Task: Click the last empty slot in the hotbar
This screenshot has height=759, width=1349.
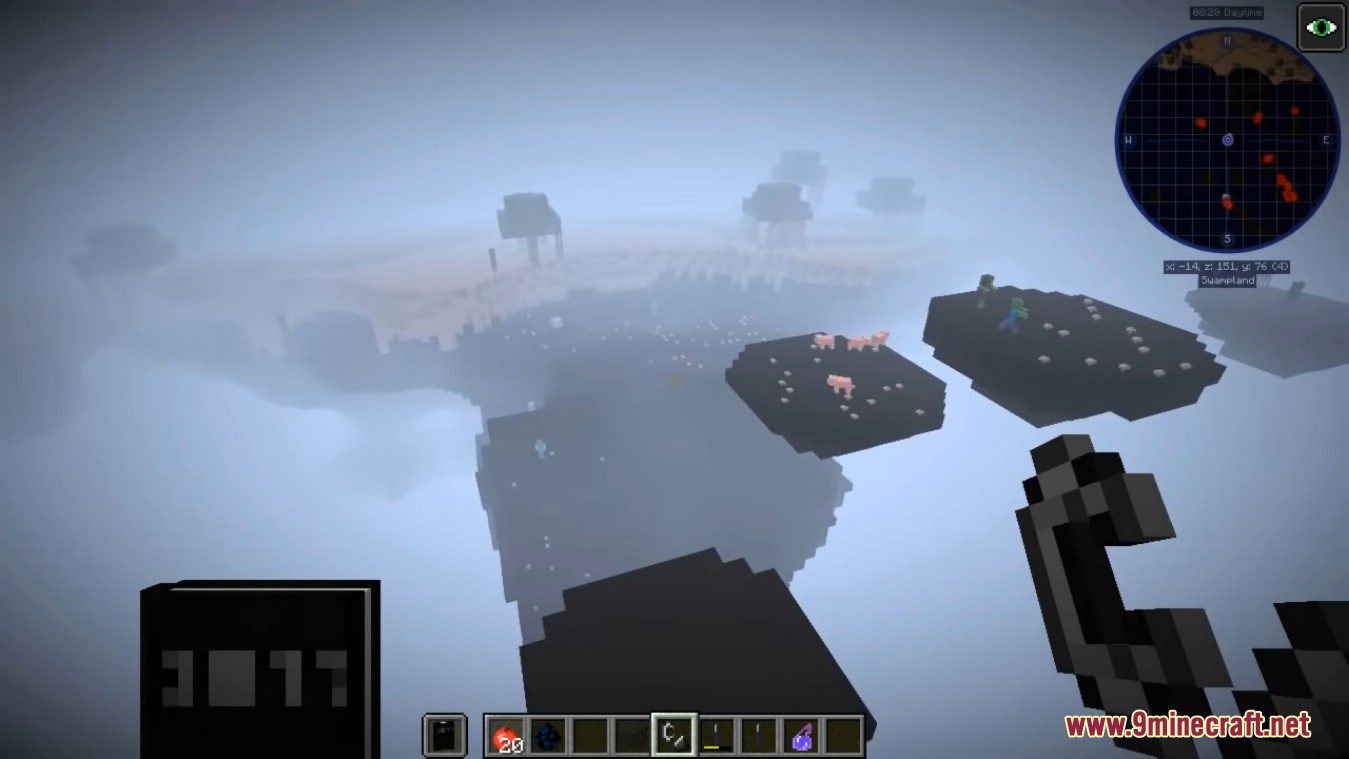Action: coord(841,733)
